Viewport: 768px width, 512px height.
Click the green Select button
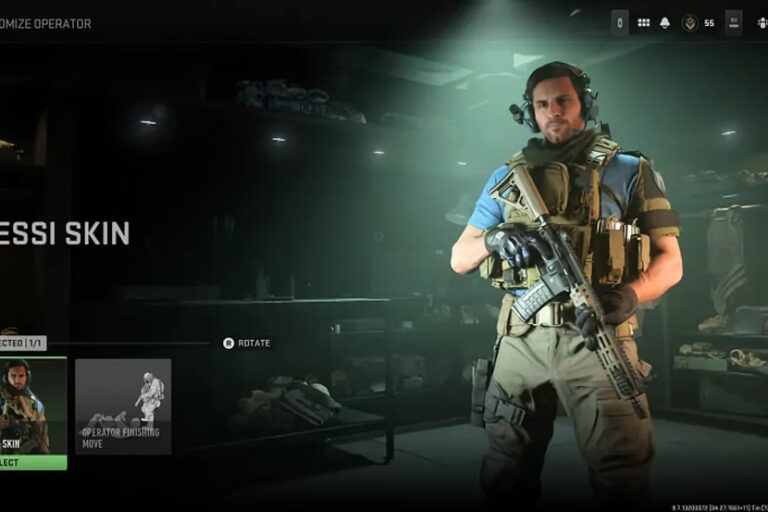32,462
